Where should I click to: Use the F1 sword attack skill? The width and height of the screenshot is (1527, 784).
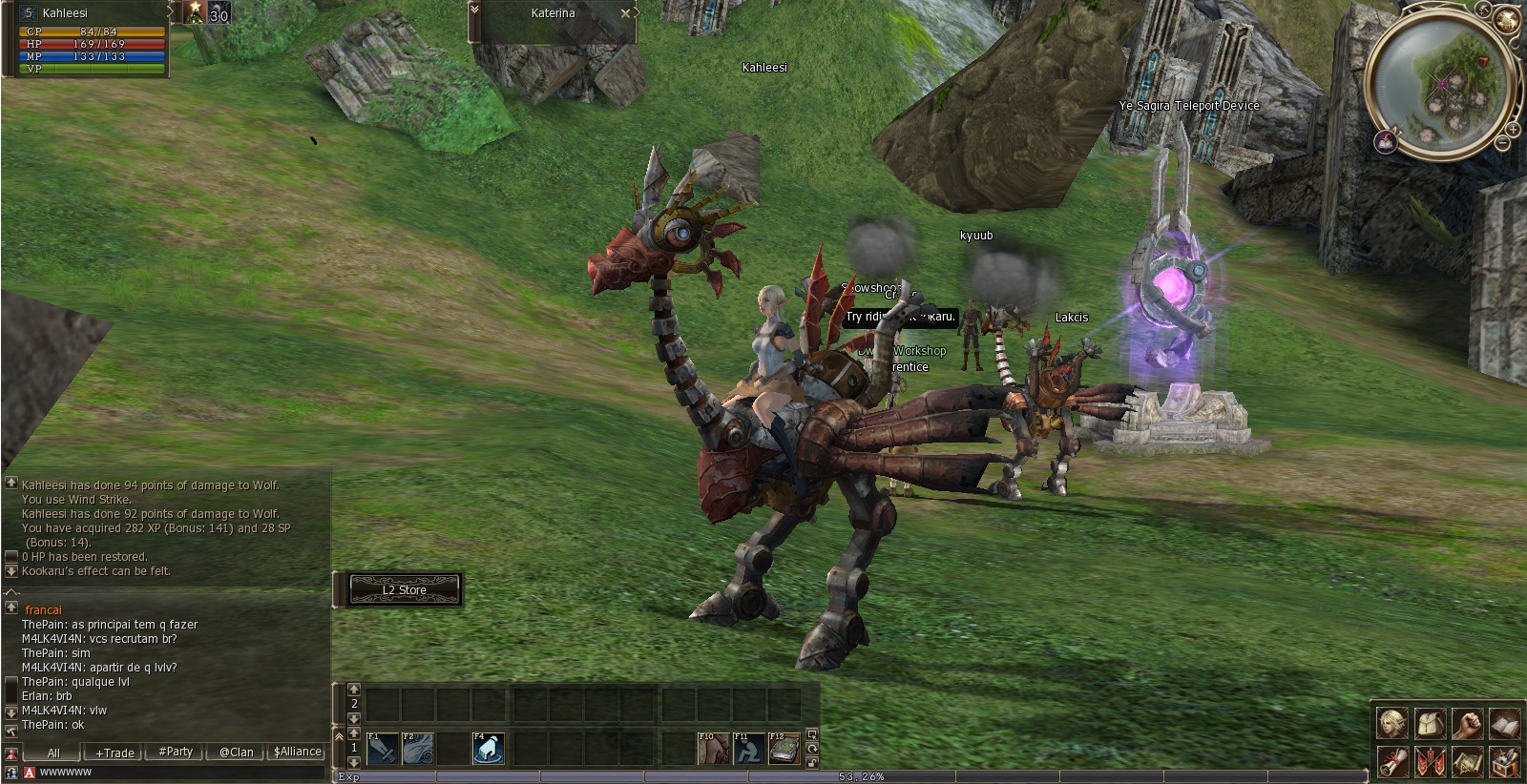(x=383, y=749)
